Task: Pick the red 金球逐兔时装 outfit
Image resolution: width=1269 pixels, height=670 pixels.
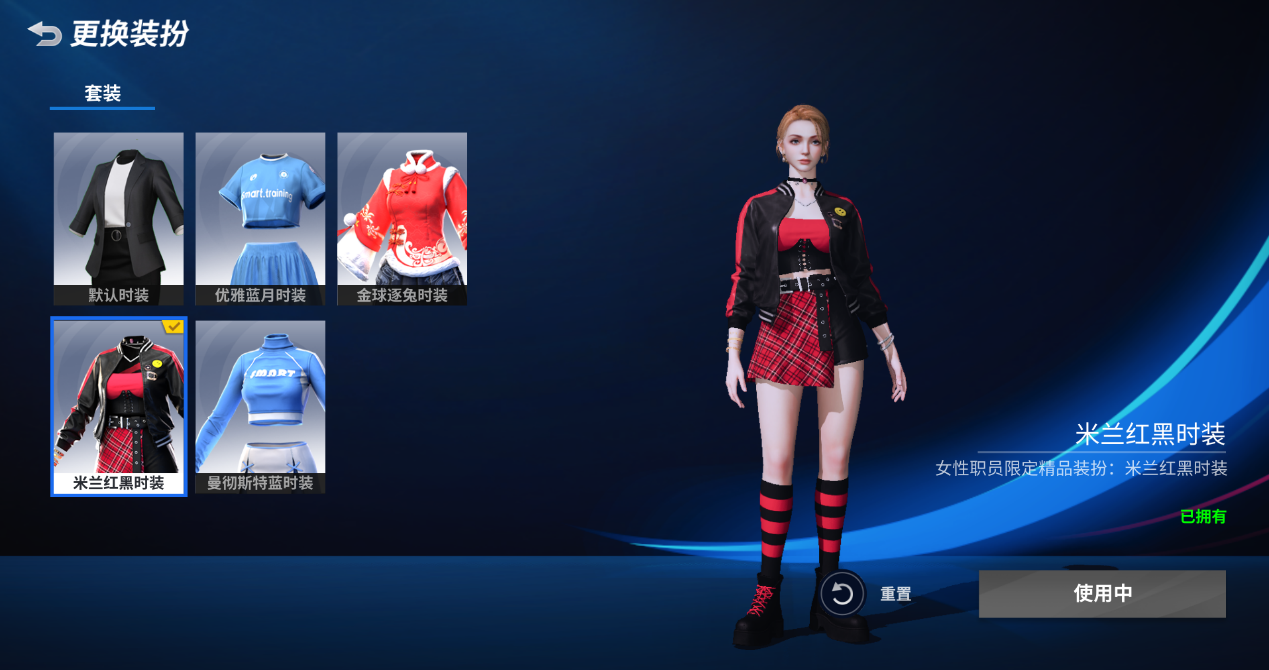Action: pos(402,218)
